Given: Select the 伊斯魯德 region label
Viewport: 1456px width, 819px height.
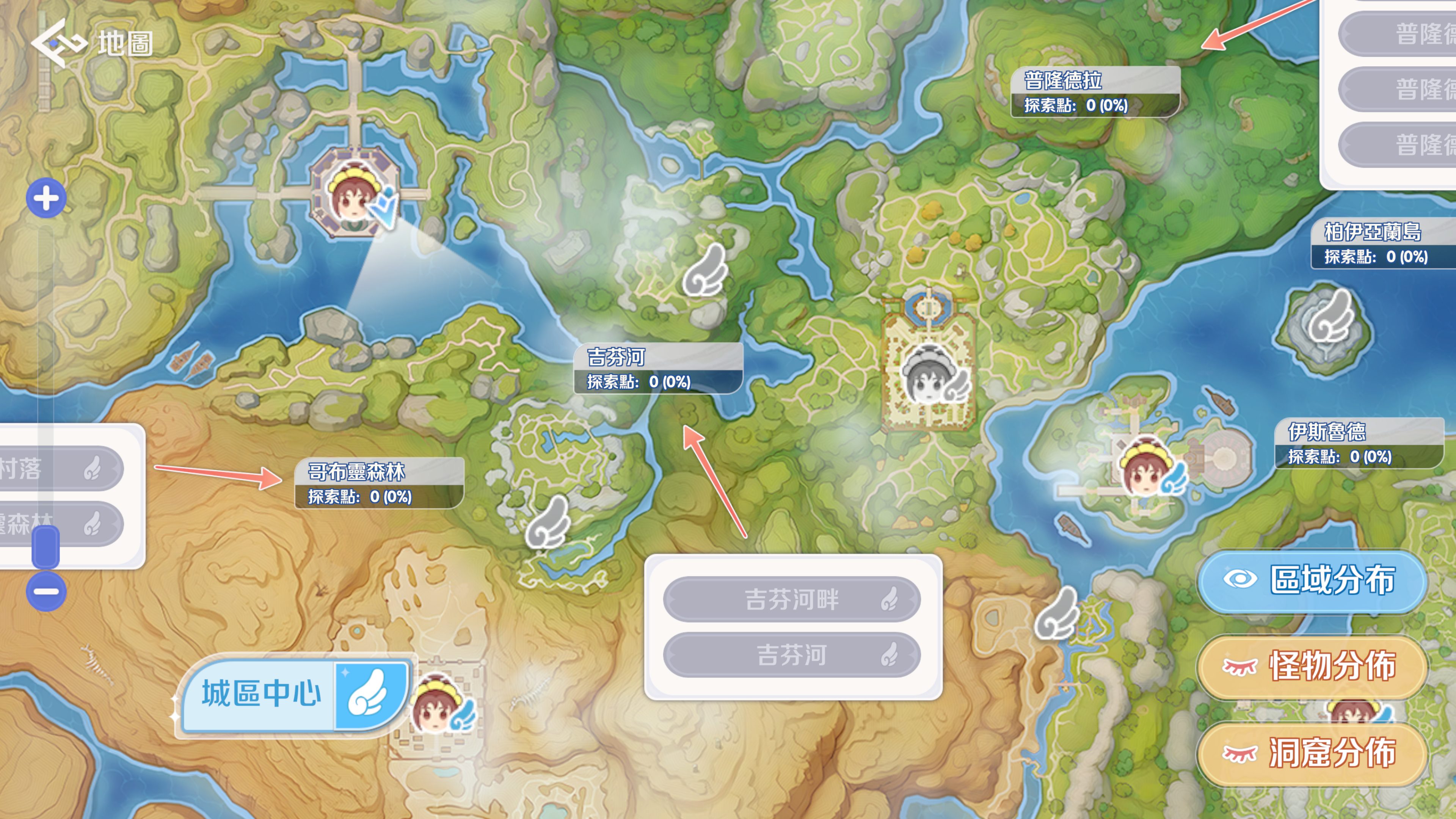Looking at the screenshot, I should pyautogui.click(x=1359, y=444).
